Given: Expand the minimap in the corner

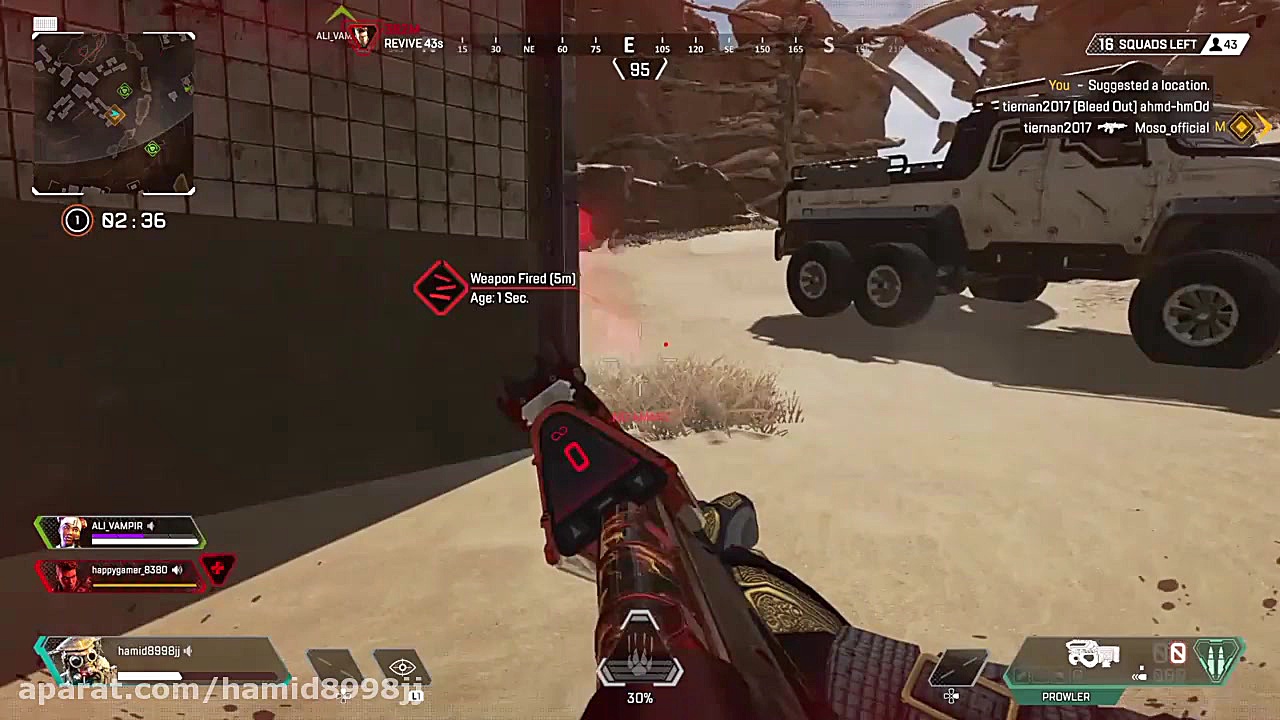Looking at the screenshot, I should coord(113,112).
